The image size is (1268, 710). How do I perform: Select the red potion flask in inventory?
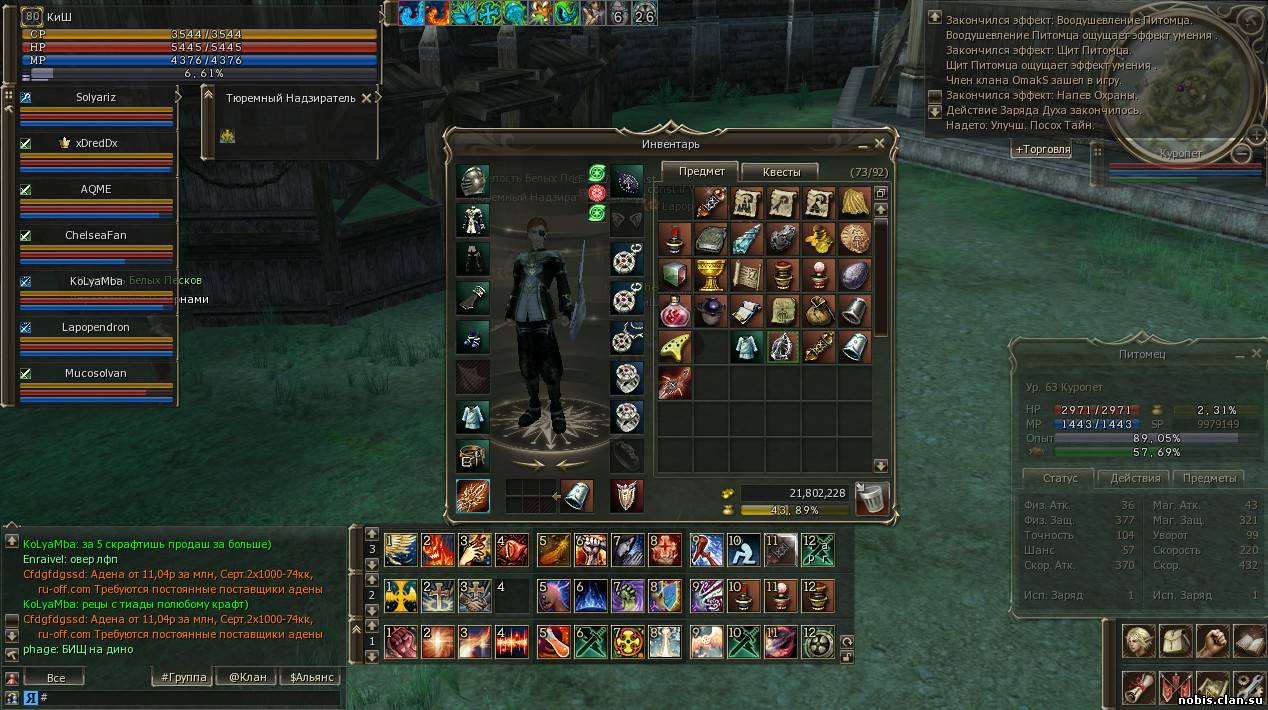pos(674,310)
